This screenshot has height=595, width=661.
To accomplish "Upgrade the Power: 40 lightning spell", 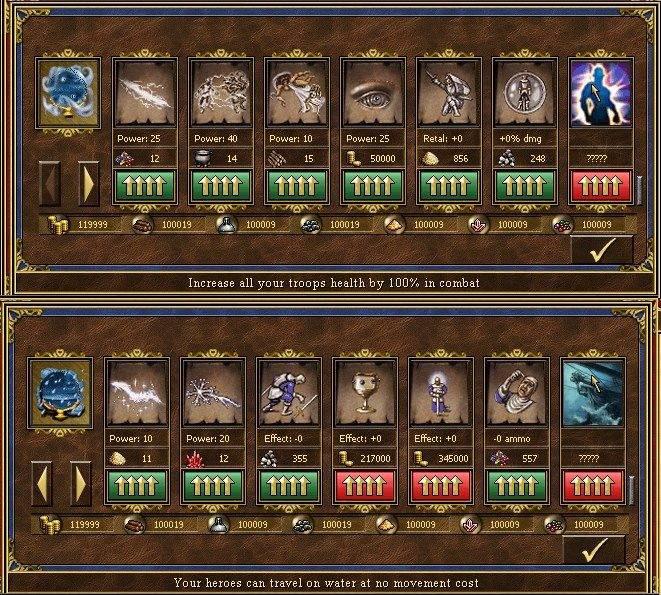I will (x=221, y=187).
